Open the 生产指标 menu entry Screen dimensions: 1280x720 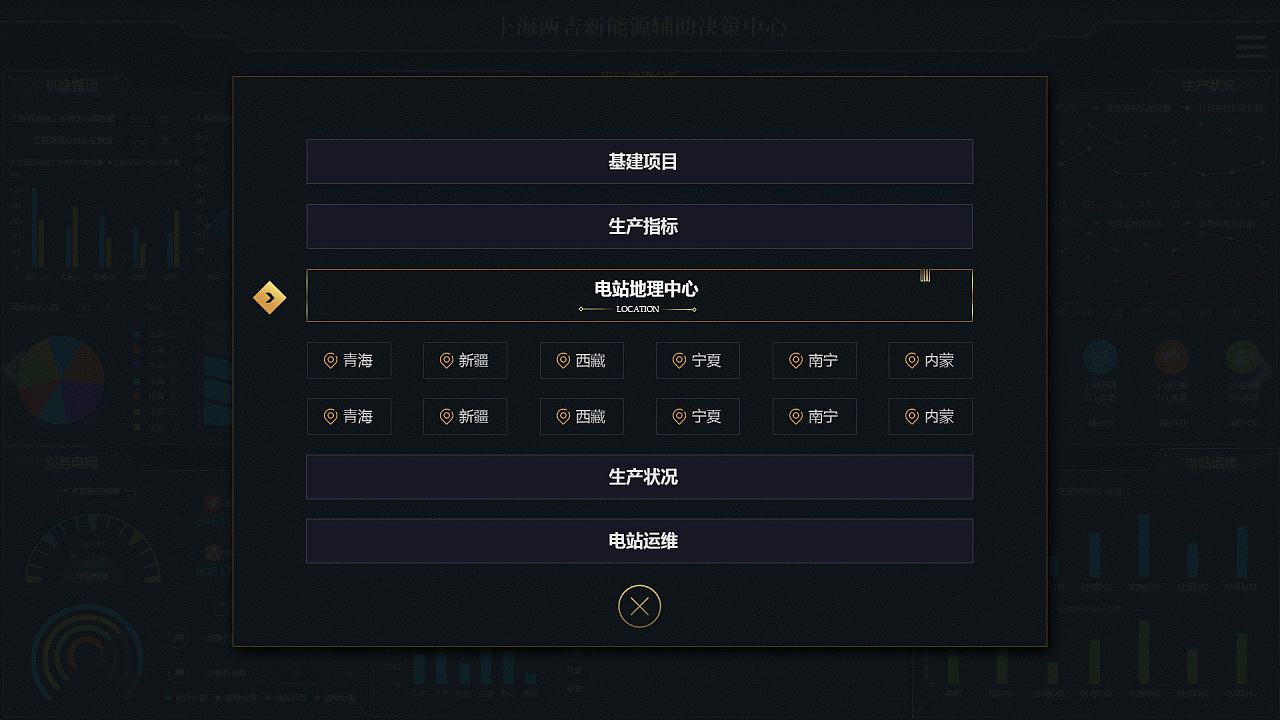click(x=639, y=226)
